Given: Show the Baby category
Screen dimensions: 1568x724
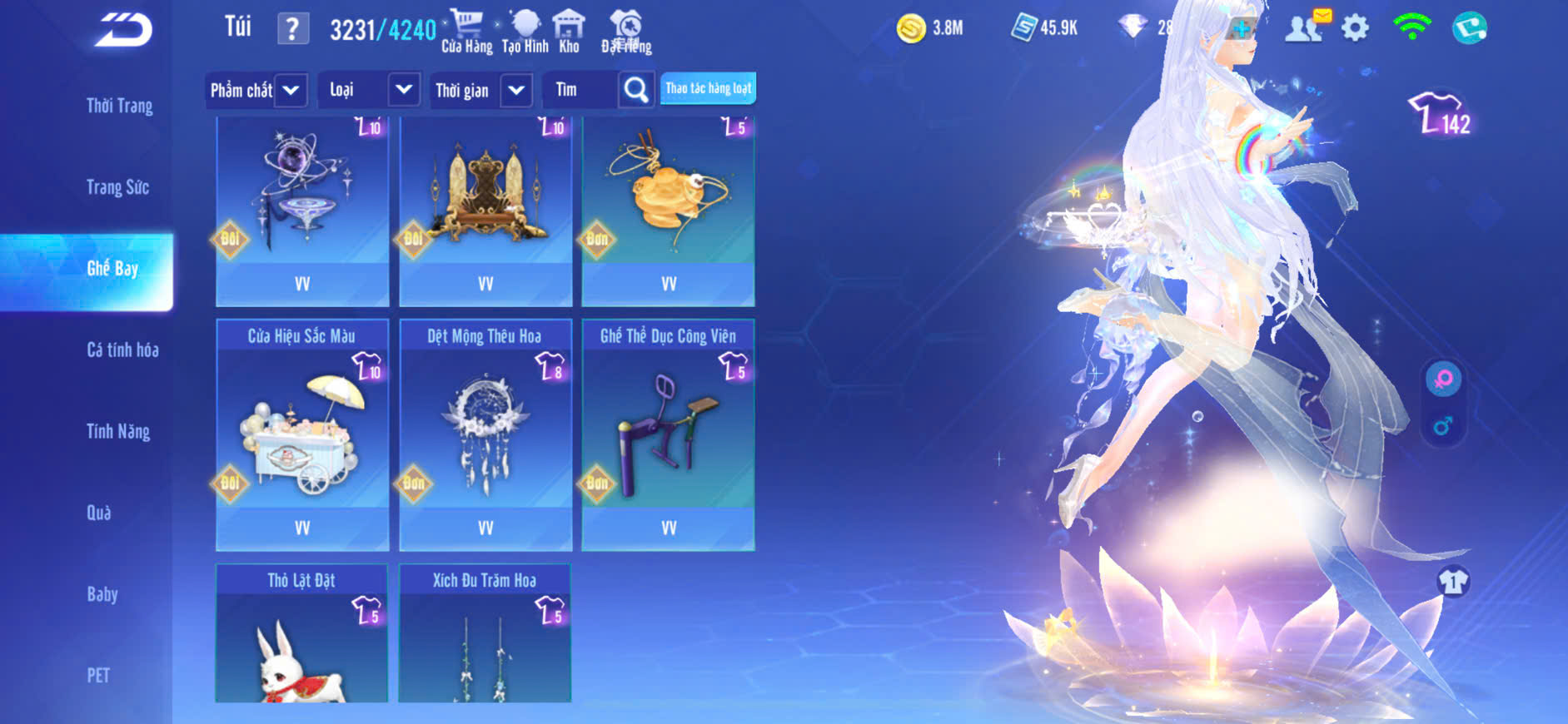Looking at the screenshot, I should click(x=102, y=594).
